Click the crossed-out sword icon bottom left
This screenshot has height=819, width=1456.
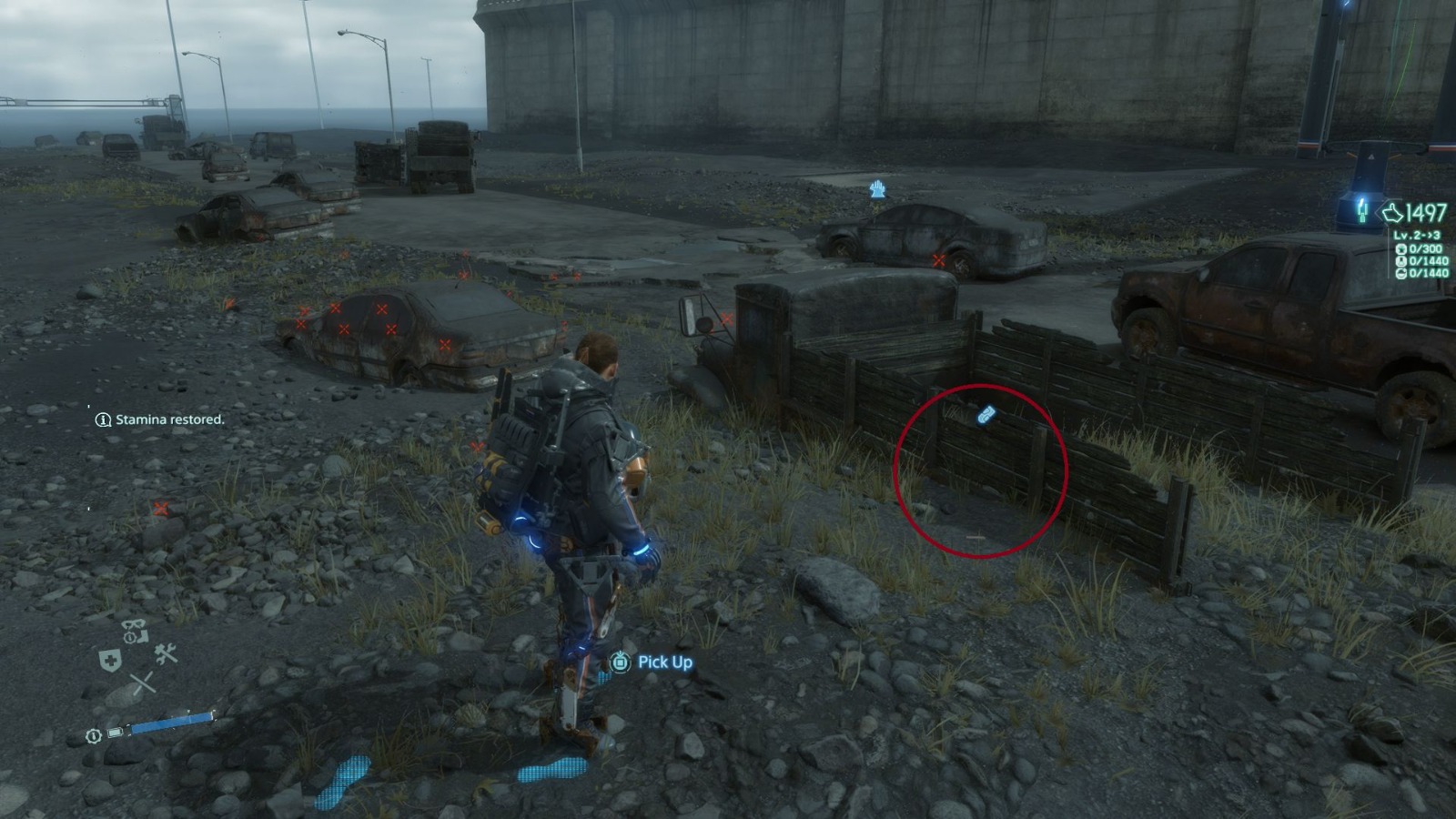tap(143, 681)
